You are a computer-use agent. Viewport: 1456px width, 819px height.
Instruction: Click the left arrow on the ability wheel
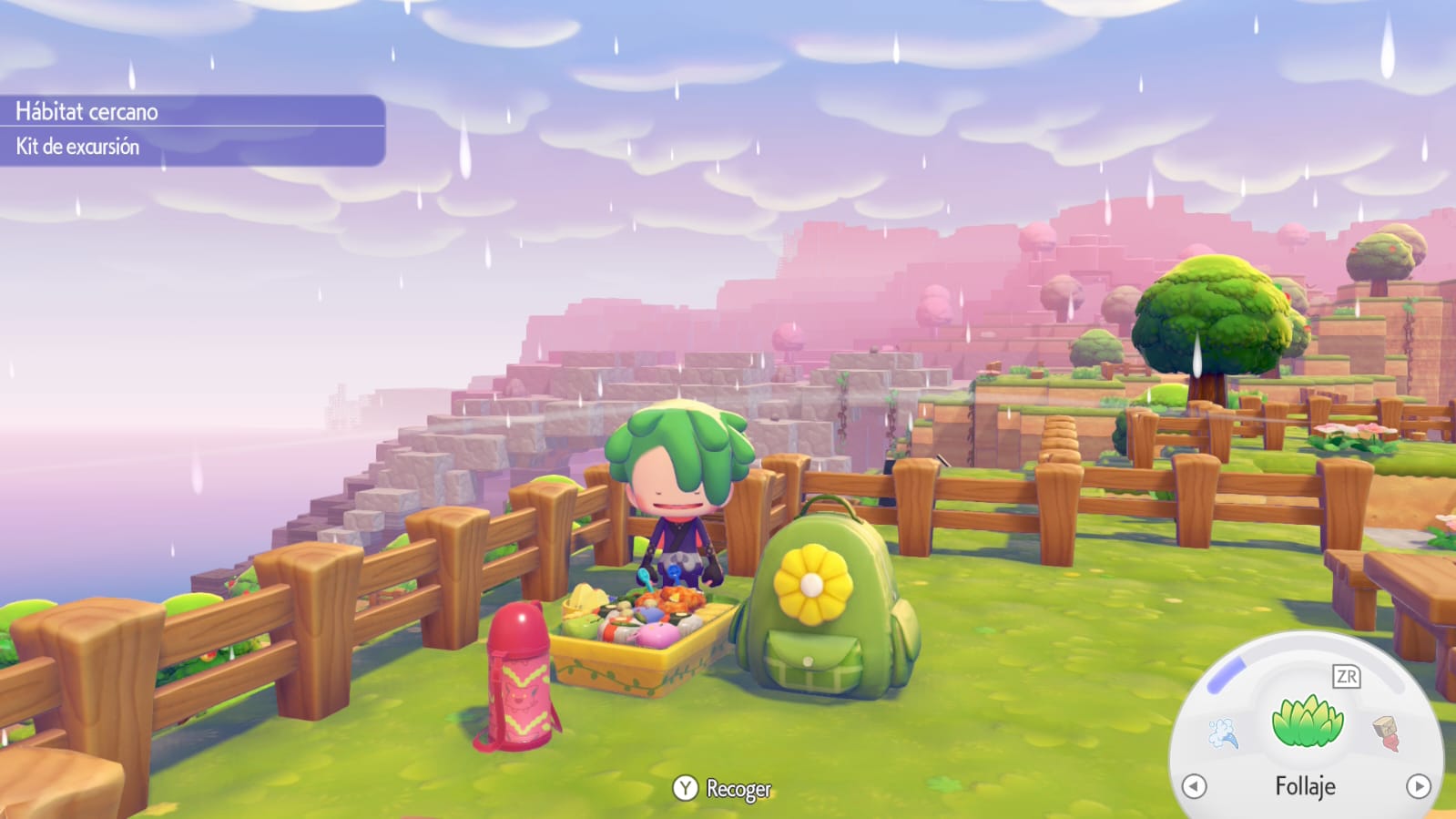point(1194,786)
